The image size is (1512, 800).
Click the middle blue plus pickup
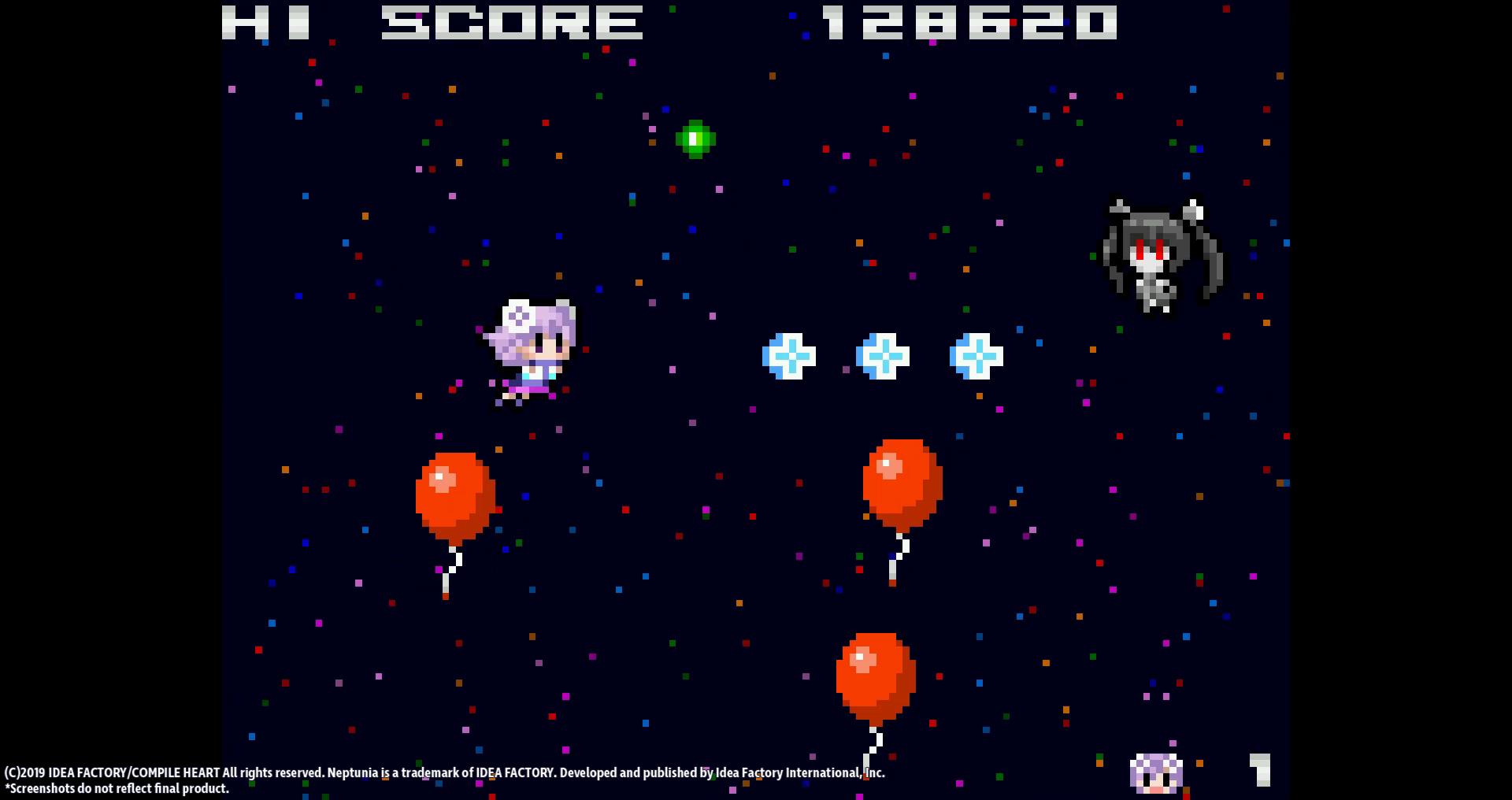[x=884, y=356]
